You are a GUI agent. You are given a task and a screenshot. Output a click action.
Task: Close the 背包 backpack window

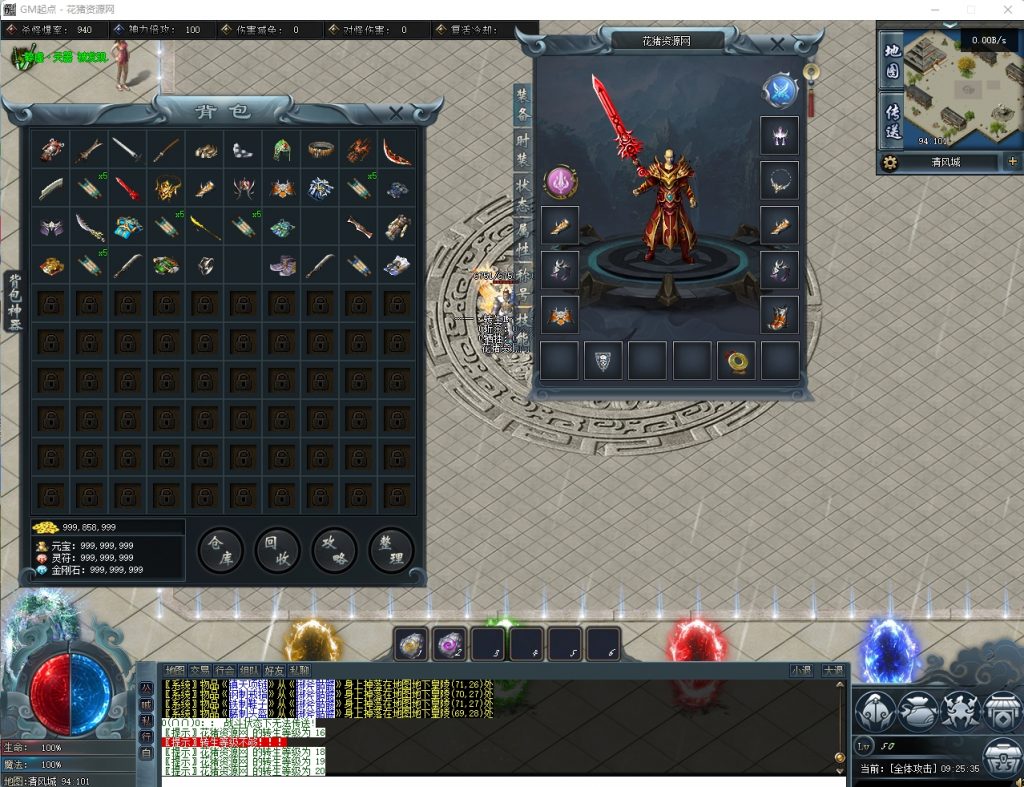pyautogui.click(x=396, y=113)
